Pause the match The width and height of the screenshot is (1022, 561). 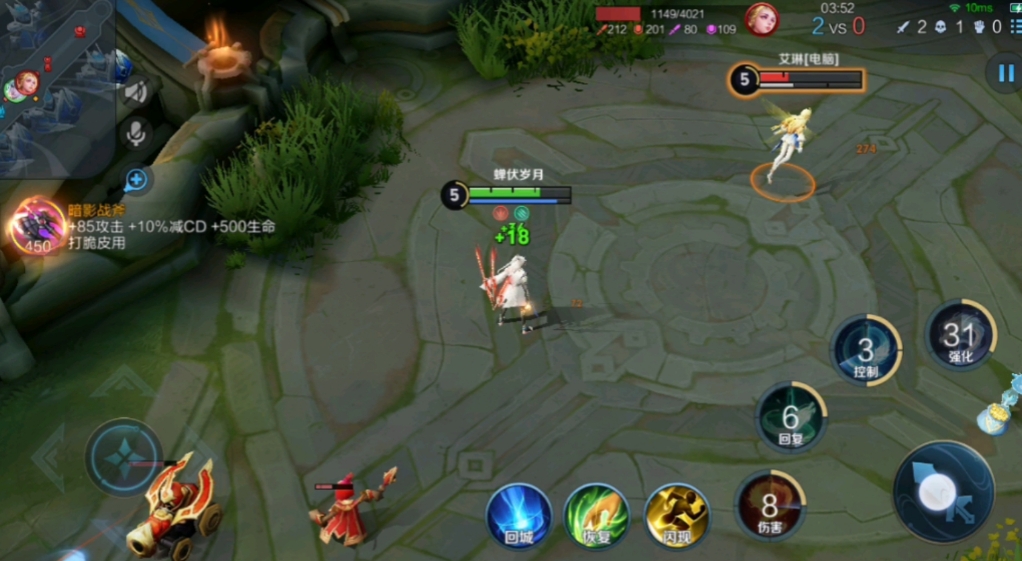pyautogui.click(x=1002, y=73)
